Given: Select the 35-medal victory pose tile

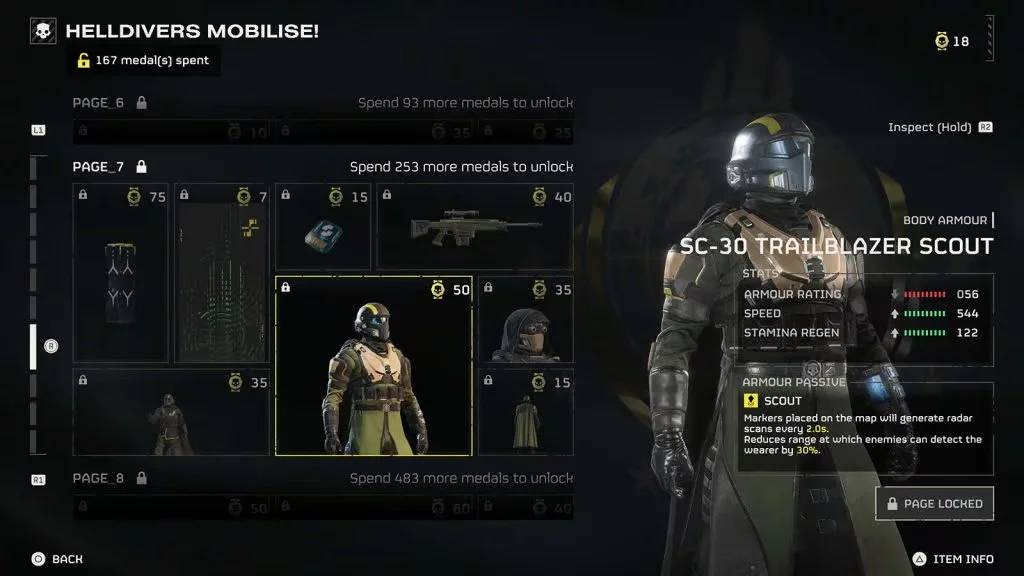Looking at the screenshot, I should [x=171, y=412].
